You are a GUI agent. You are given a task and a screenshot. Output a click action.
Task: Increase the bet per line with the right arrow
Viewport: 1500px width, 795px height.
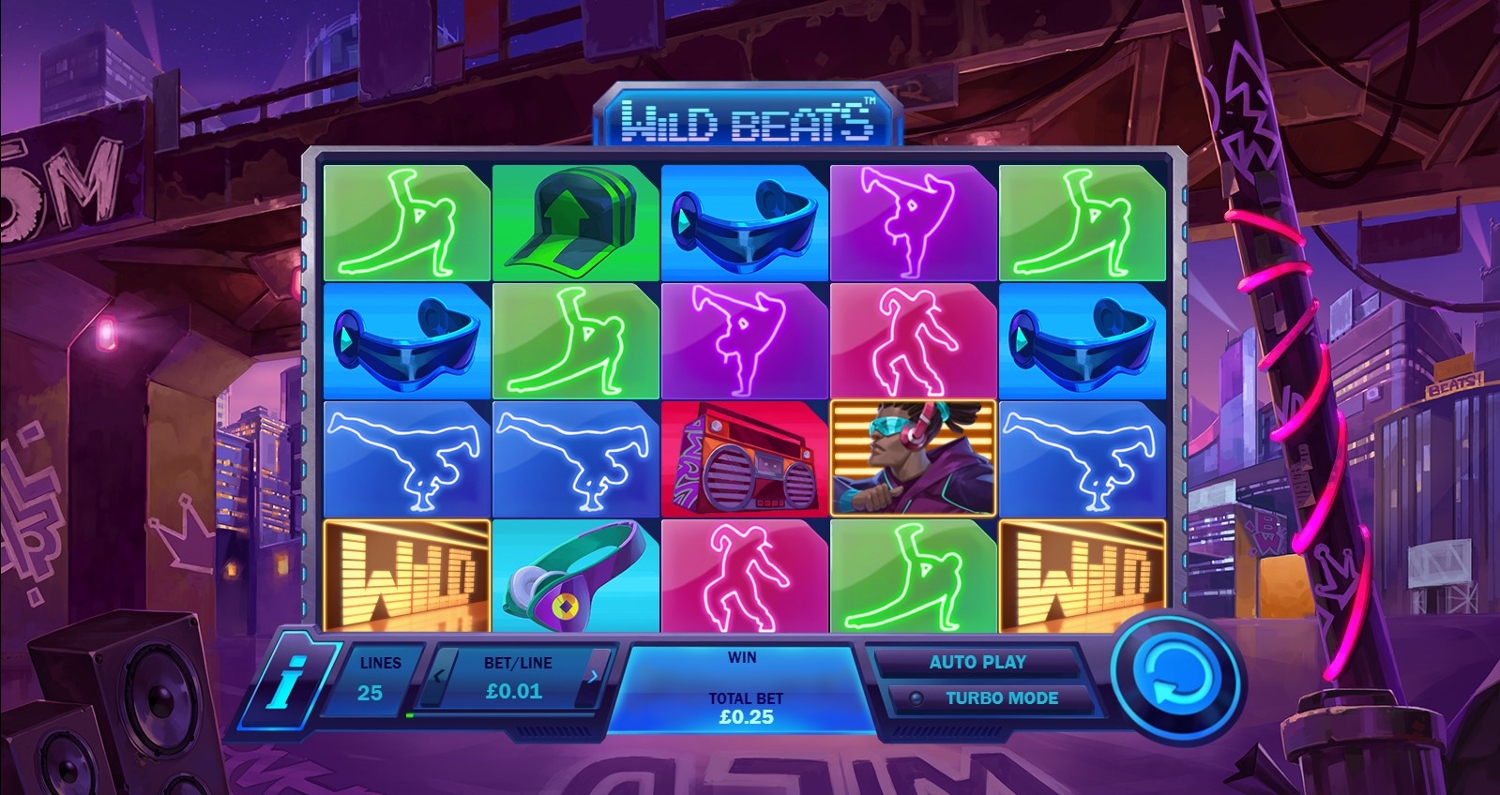click(x=595, y=677)
